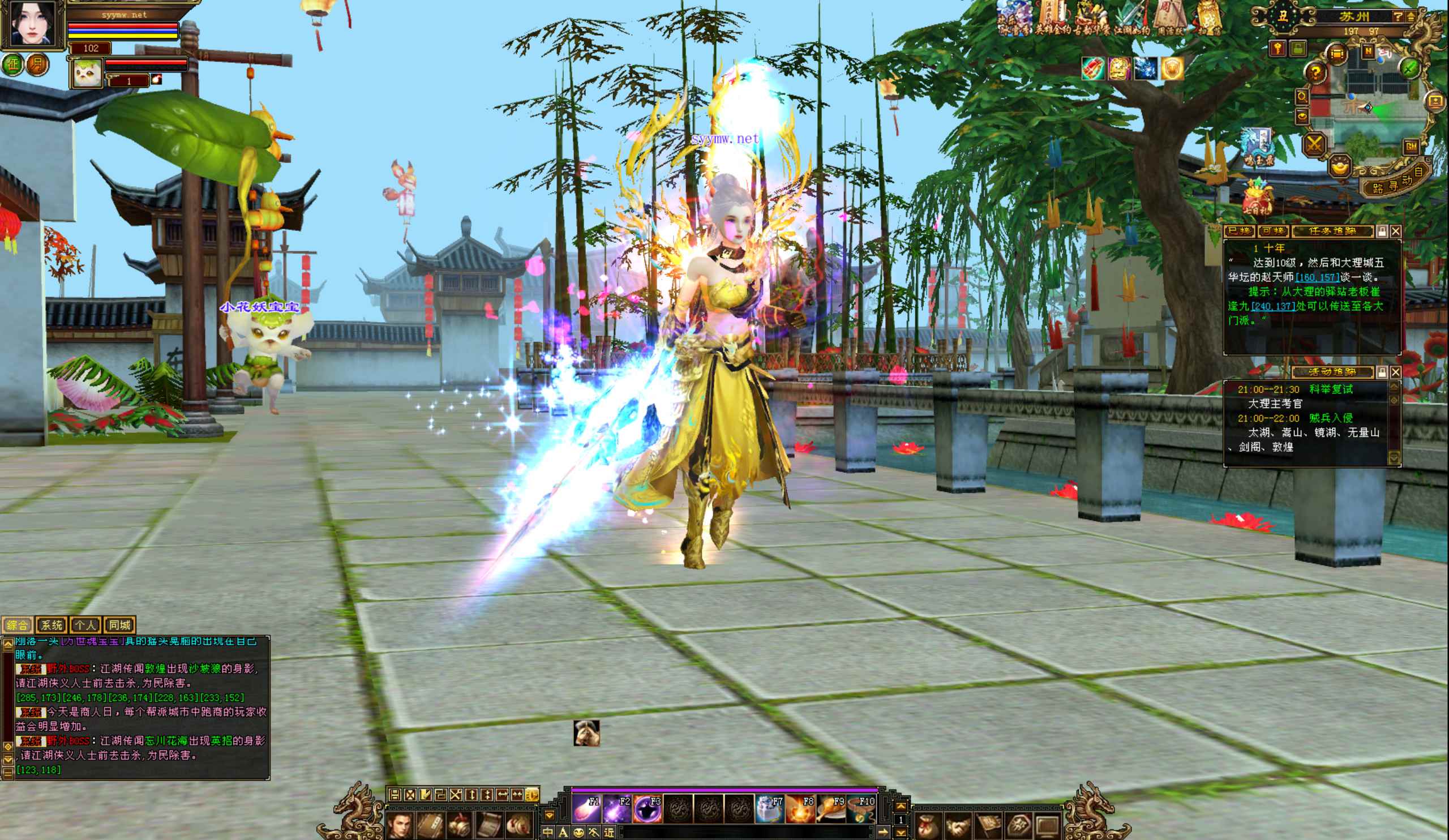The image size is (1449, 840).
Task: Open the gold ingot shop button
Action: [x=1340, y=166]
